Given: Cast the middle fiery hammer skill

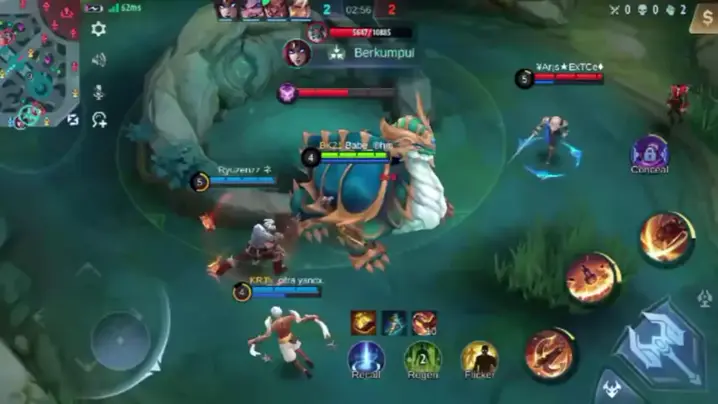Looking at the screenshot, I should (592, 277).
